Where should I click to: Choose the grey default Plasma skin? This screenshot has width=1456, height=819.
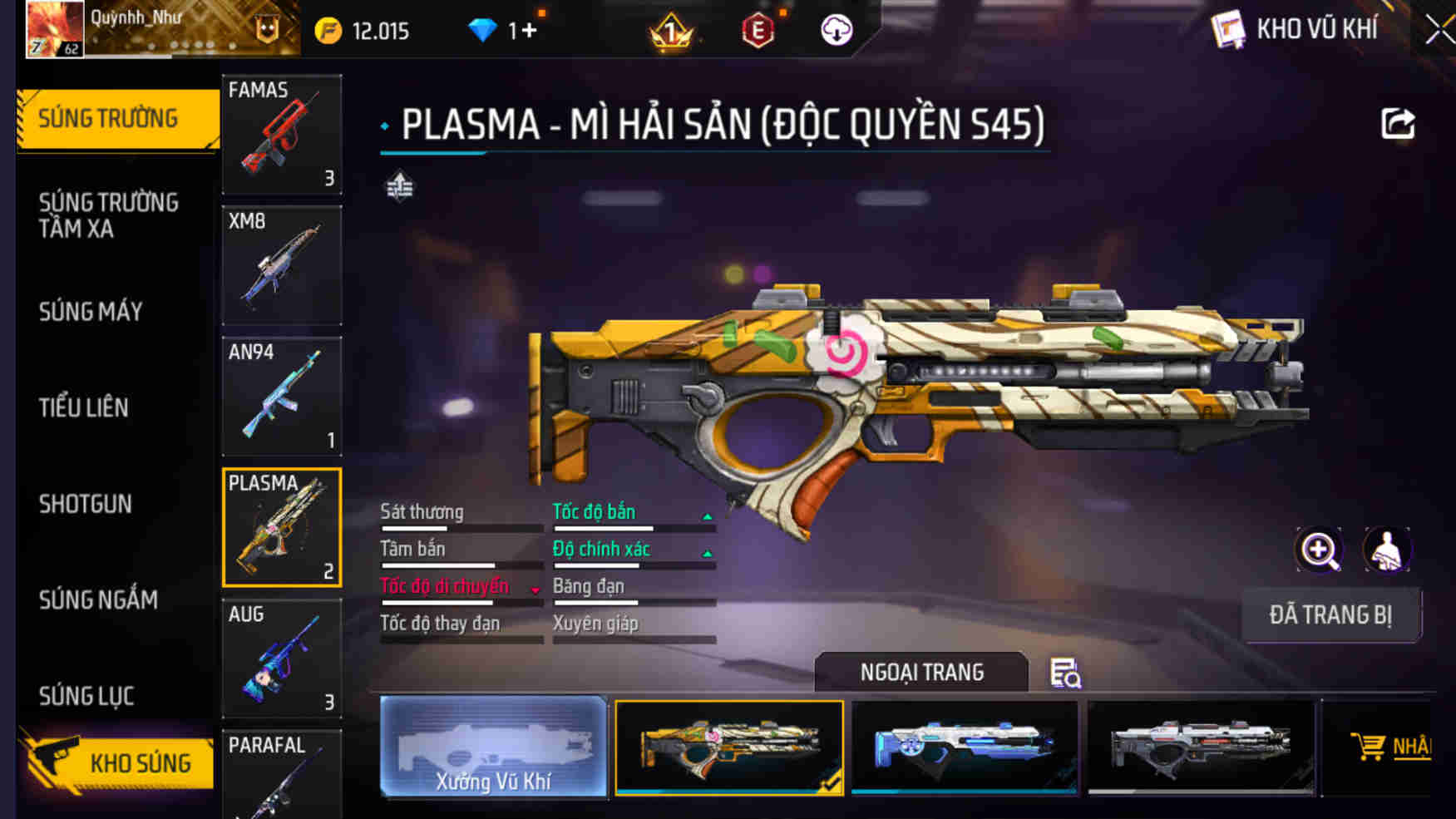(x=1201, y=747)
